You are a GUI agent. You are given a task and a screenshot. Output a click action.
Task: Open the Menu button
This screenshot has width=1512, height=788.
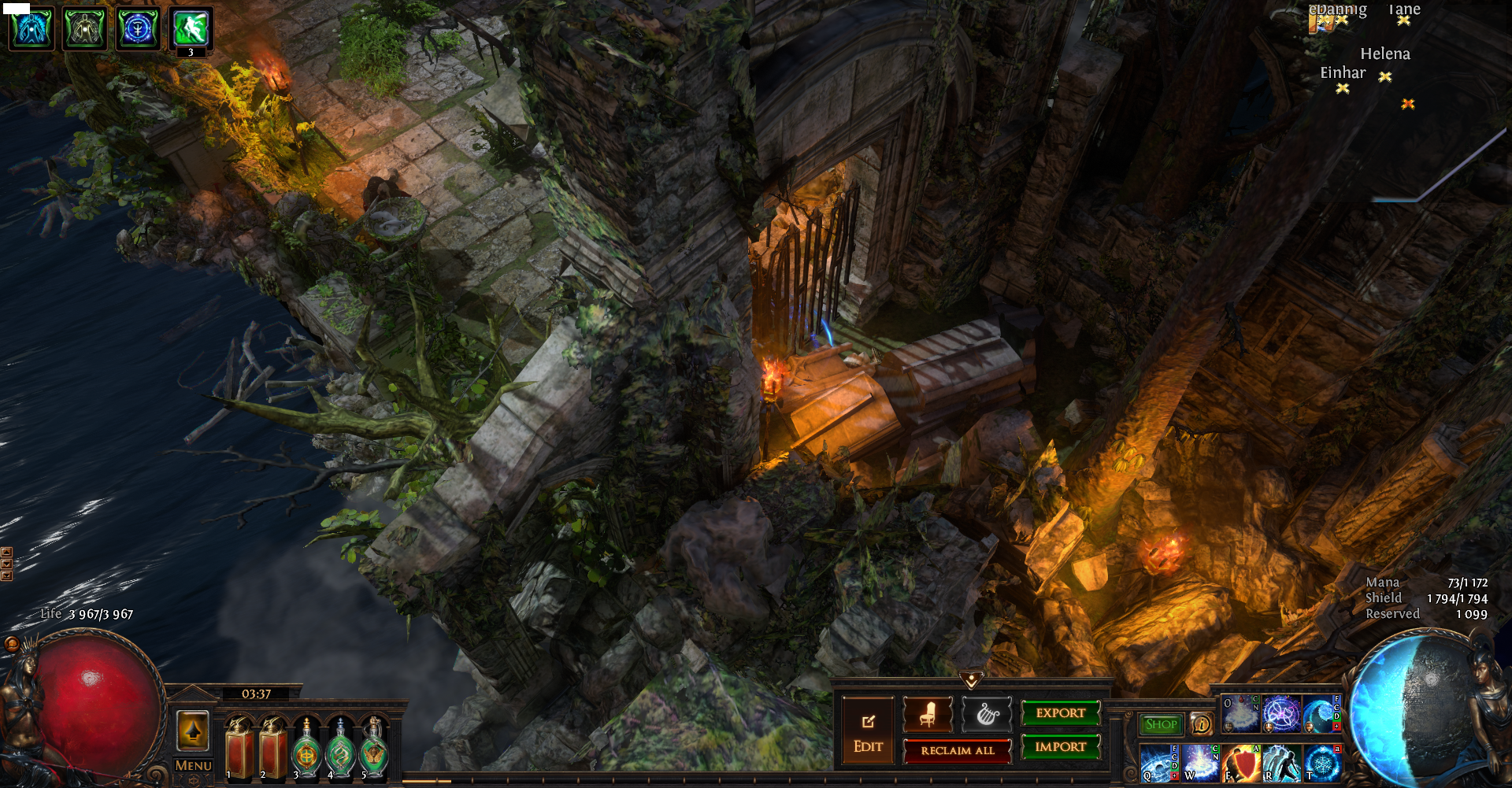(193, 765)
